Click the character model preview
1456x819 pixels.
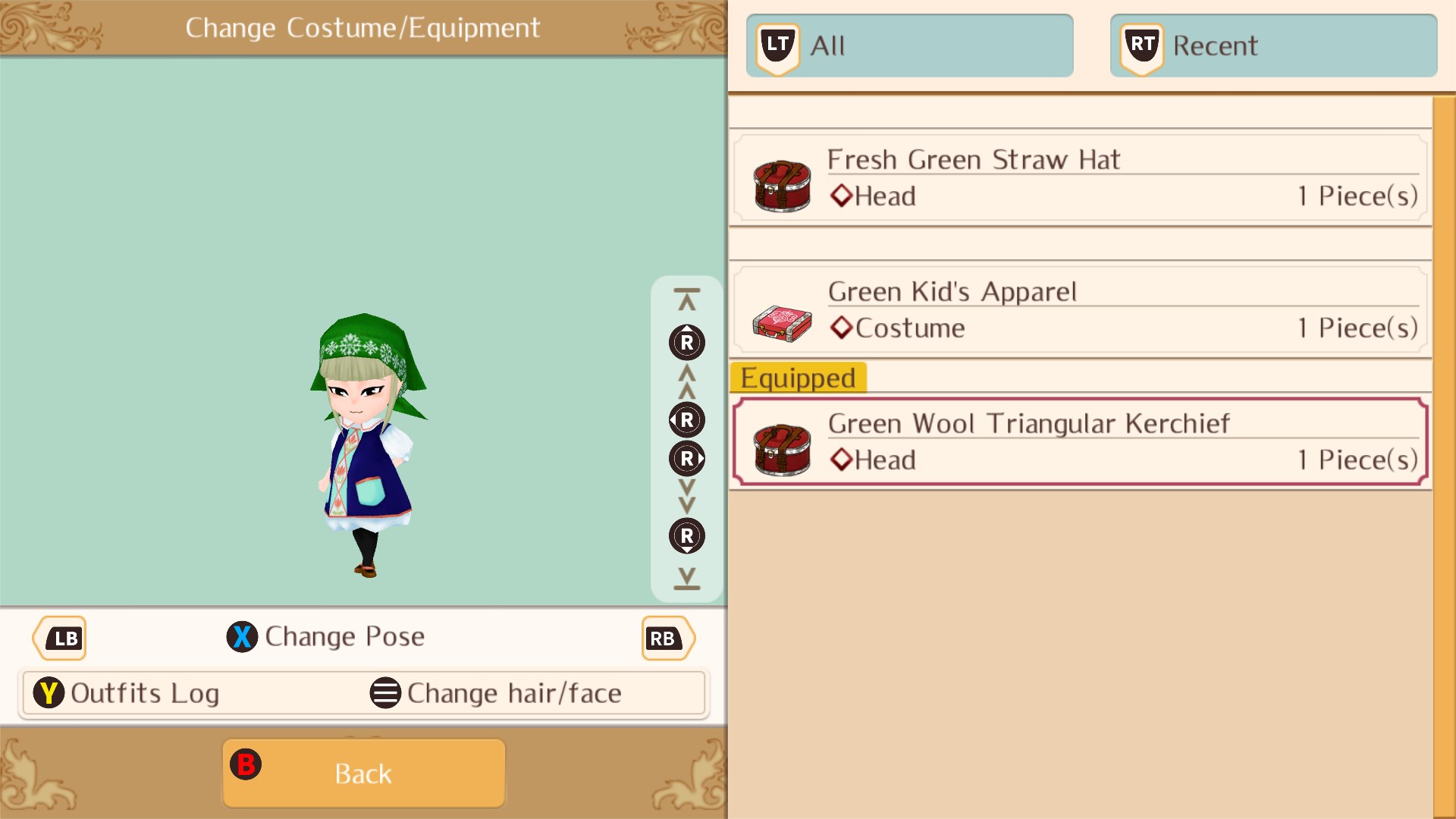click(x=364, y=447)
